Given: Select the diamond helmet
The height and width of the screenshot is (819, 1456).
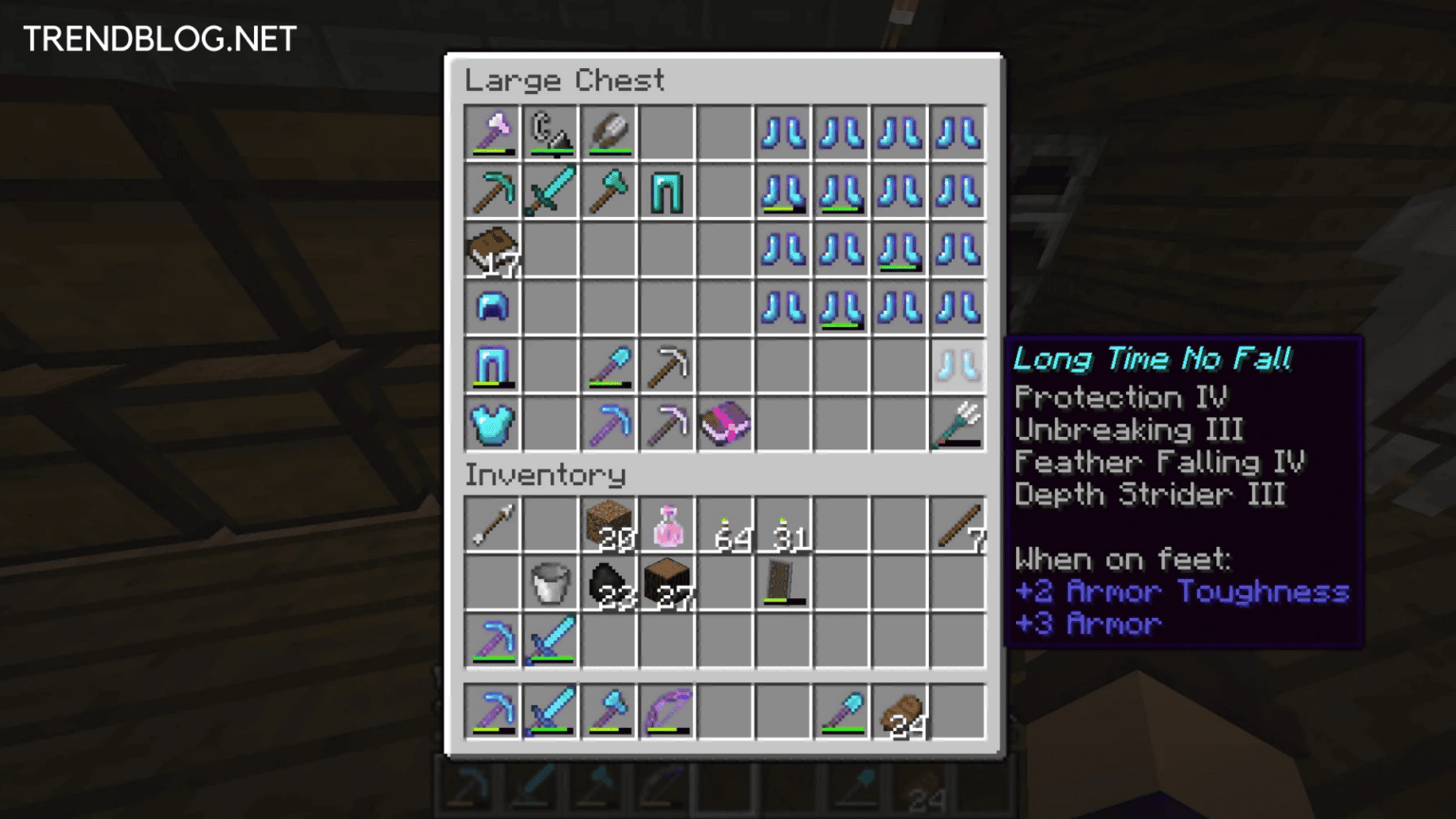Looking at the screenshot, I should [x=492, y=307].
